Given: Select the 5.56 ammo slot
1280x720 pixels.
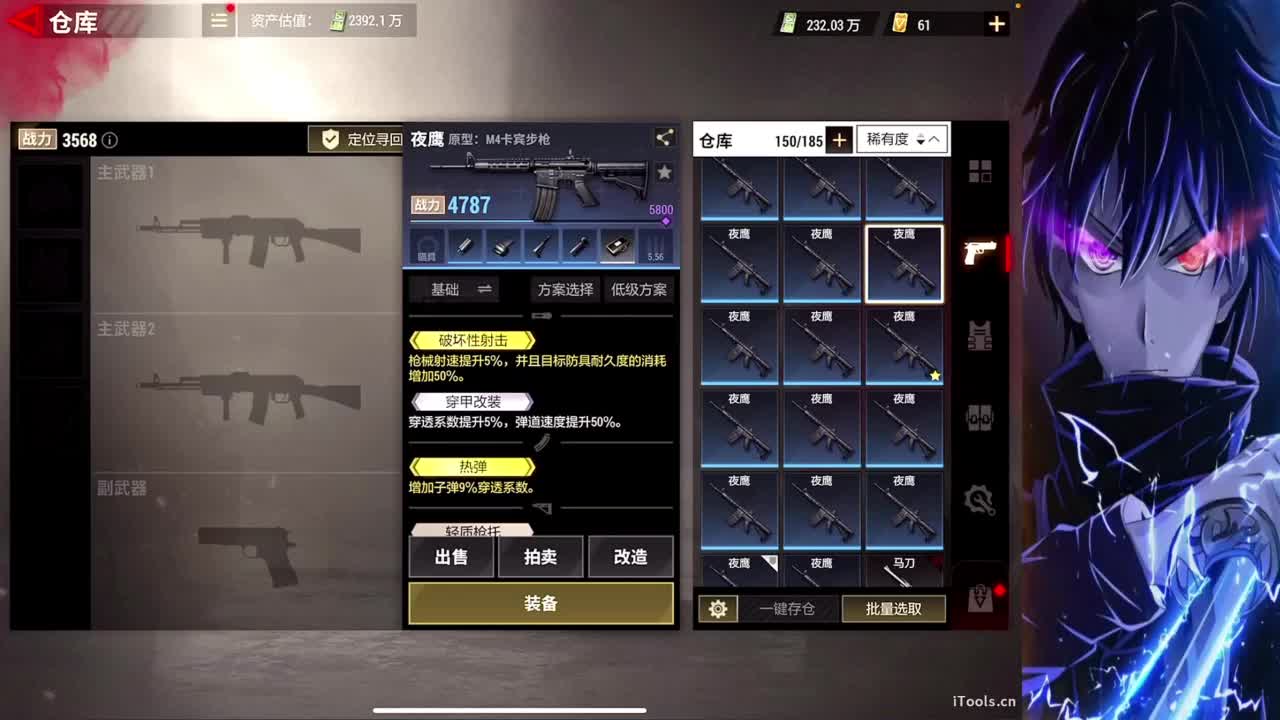Looking at the screenshot, I should pyautogui.click(x=656, y=245).
